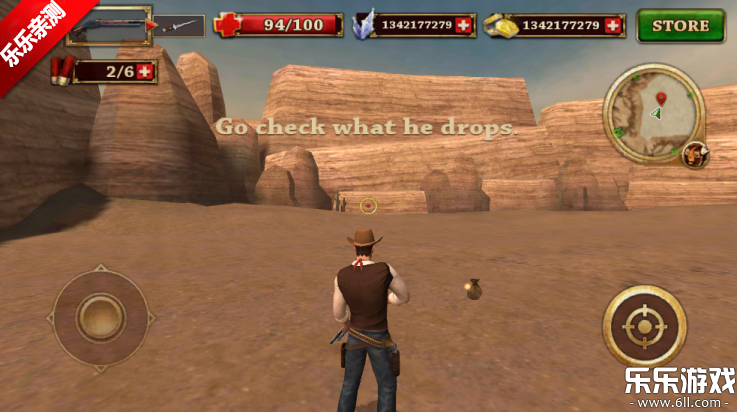This screenshot has height=412, width=737.
Task: Buy more silver with the plus button
Action: point(462,25)
